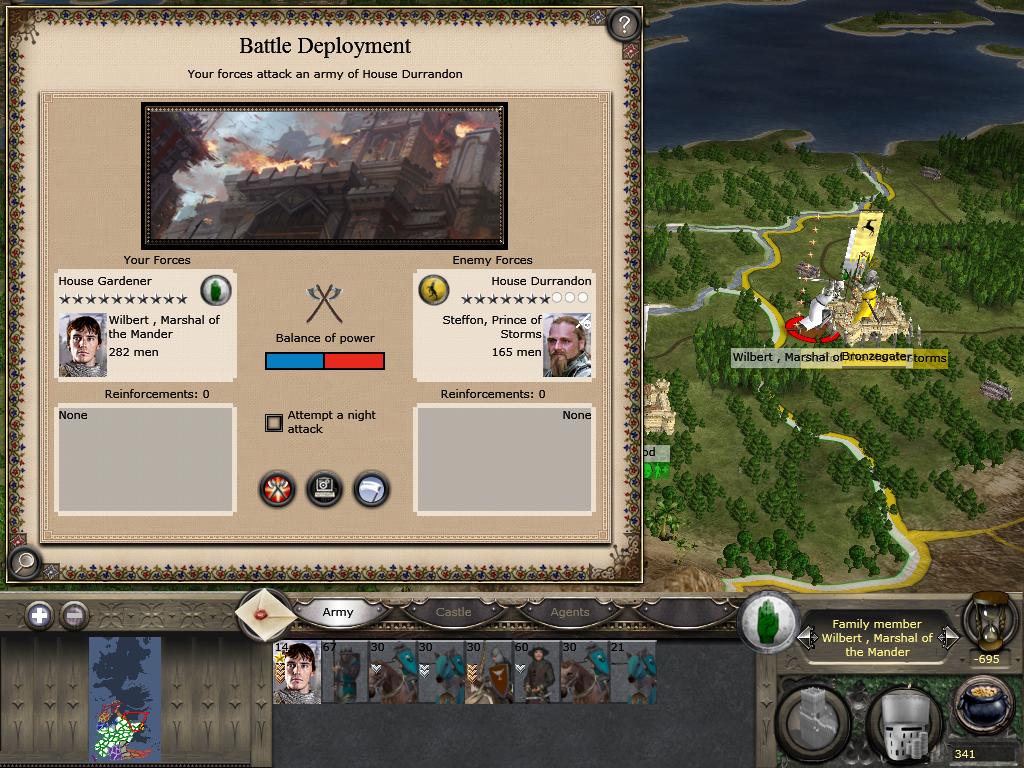Auto-resolve the battle
Viewport: 1024px width, 768px height.
[324, 489]
